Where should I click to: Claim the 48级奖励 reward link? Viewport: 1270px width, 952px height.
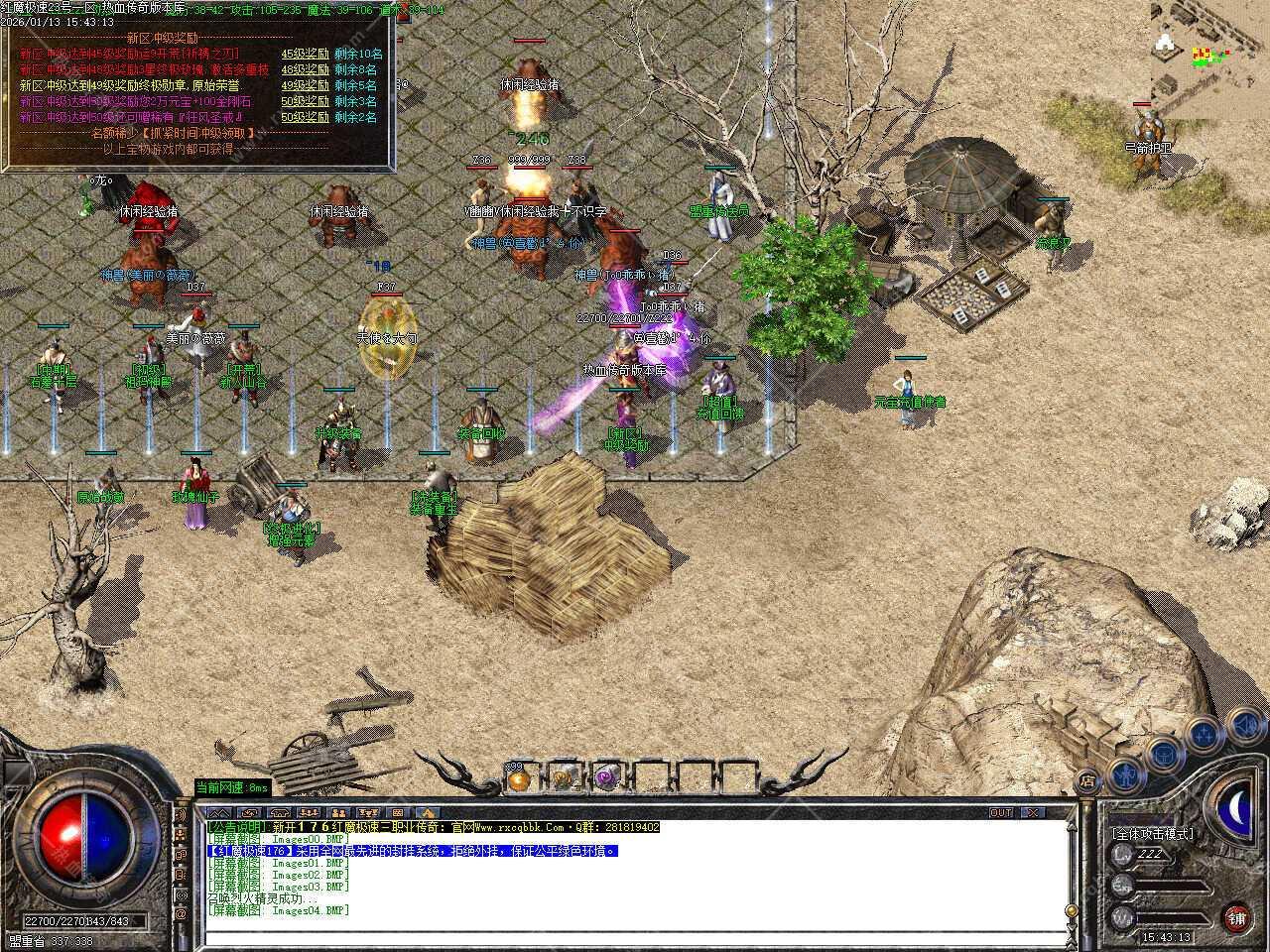pos(305,69)
